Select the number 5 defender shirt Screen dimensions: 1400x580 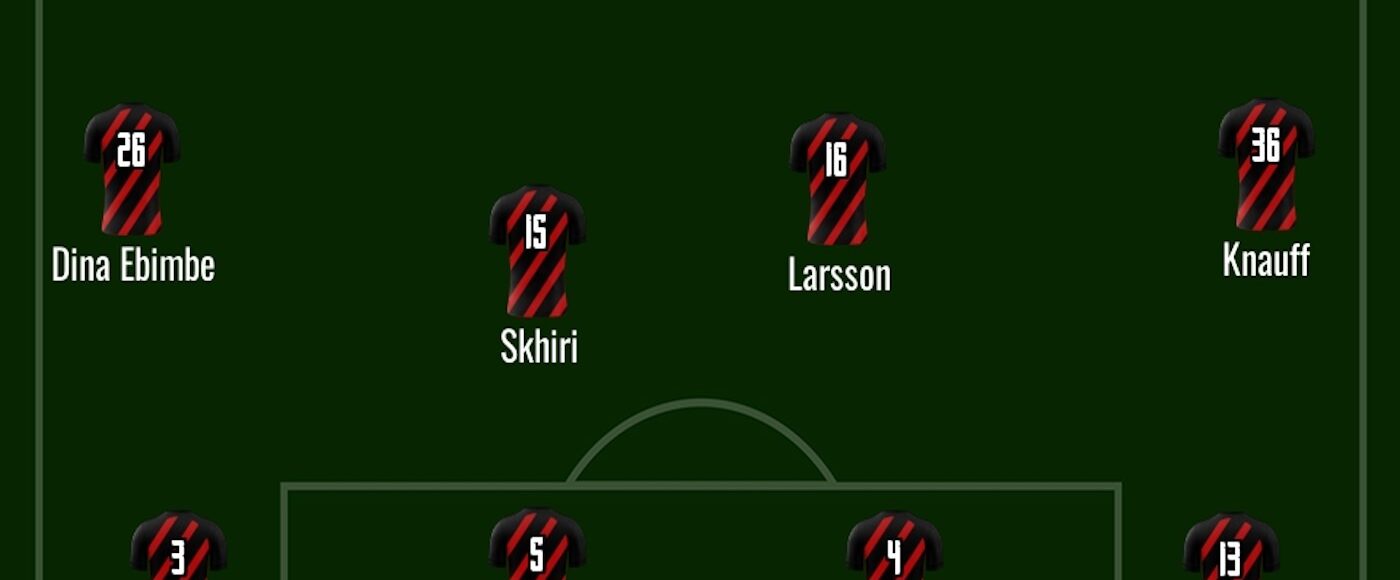click(537, 546)
